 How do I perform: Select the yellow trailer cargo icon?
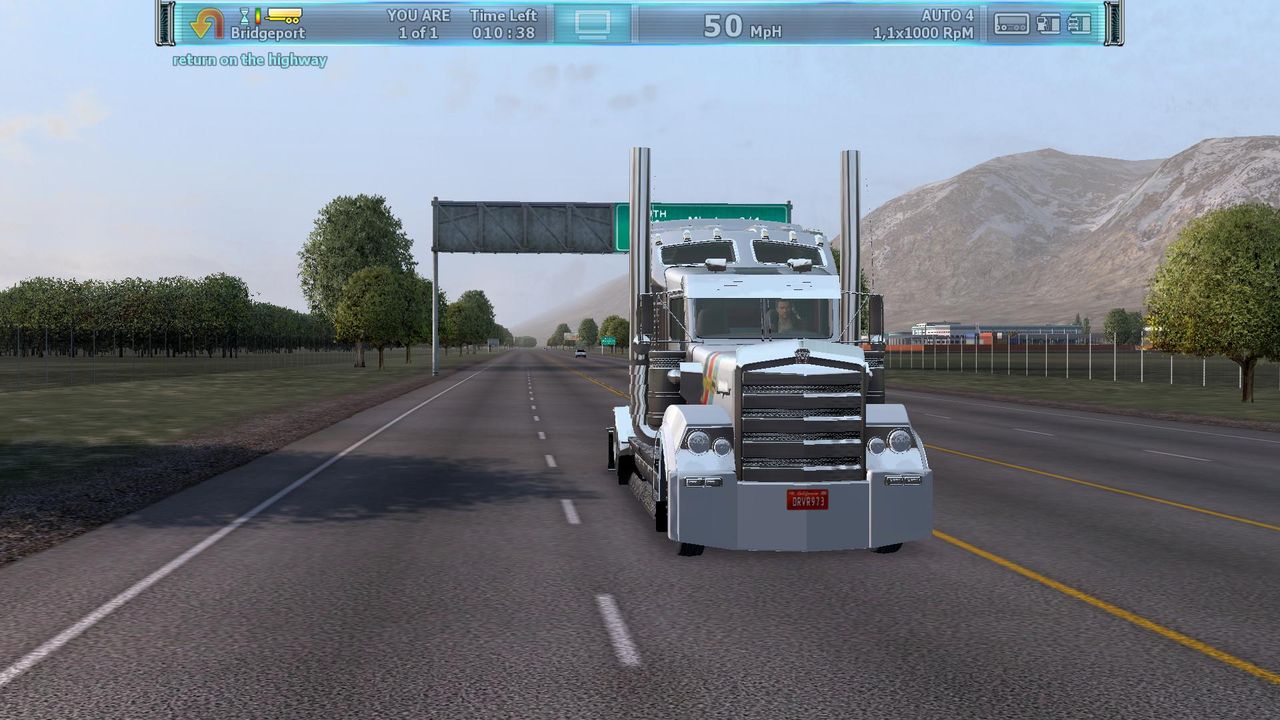[284, 15]
